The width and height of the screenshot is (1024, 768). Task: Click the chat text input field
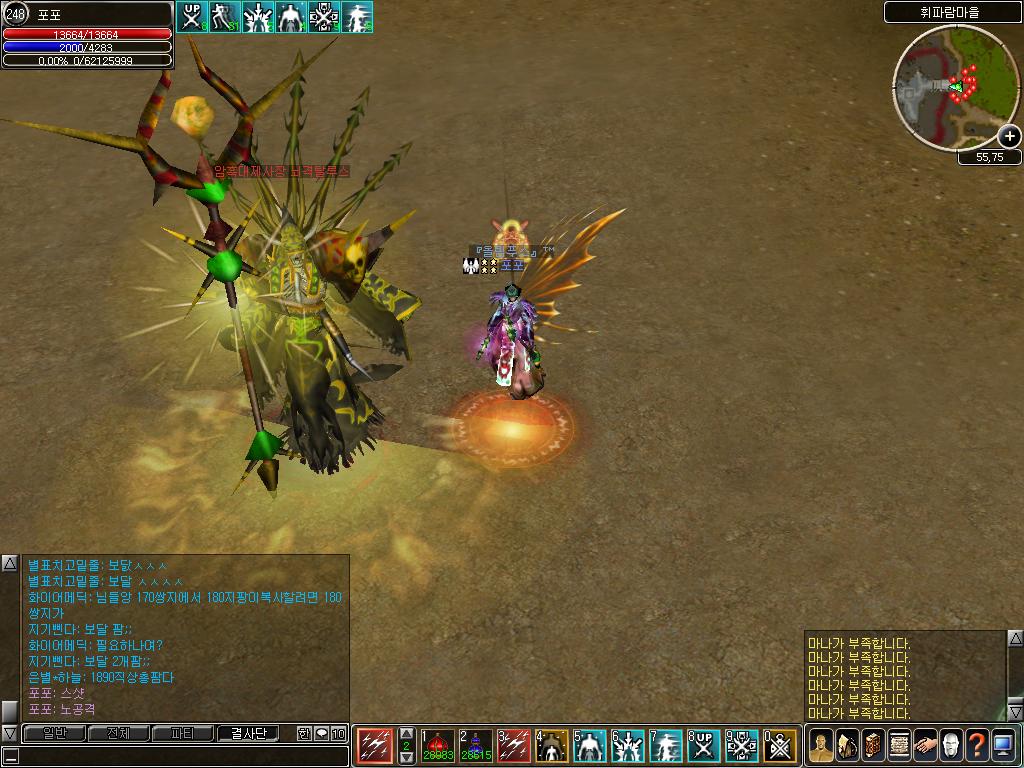pos(180,756)
